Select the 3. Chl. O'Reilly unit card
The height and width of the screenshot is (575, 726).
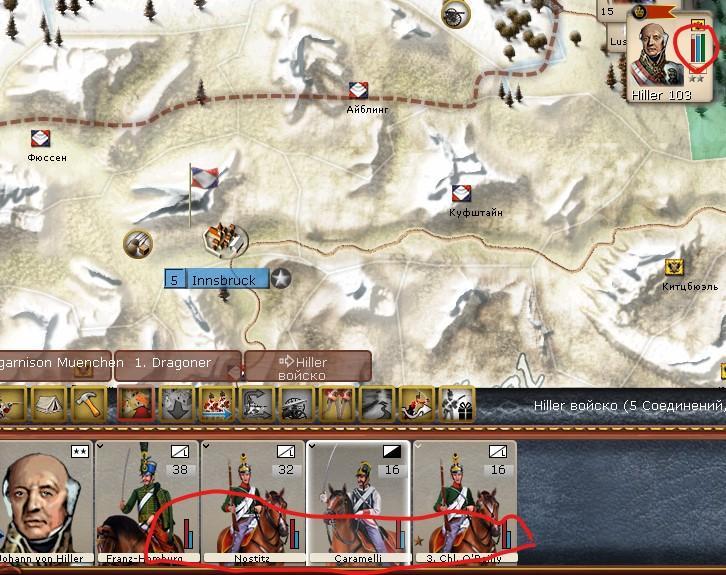tap(463, 502)
